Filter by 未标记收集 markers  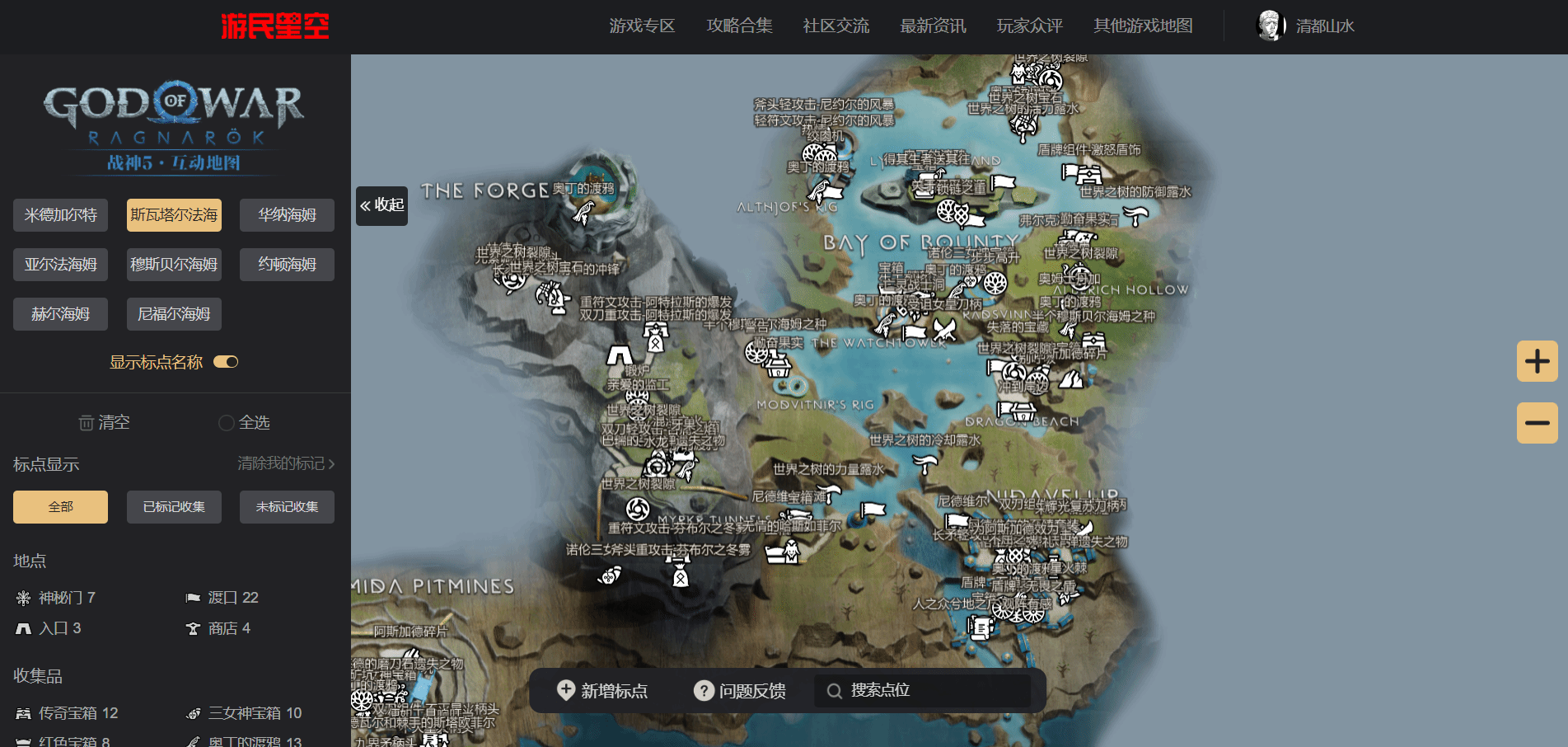click(287, 507)
